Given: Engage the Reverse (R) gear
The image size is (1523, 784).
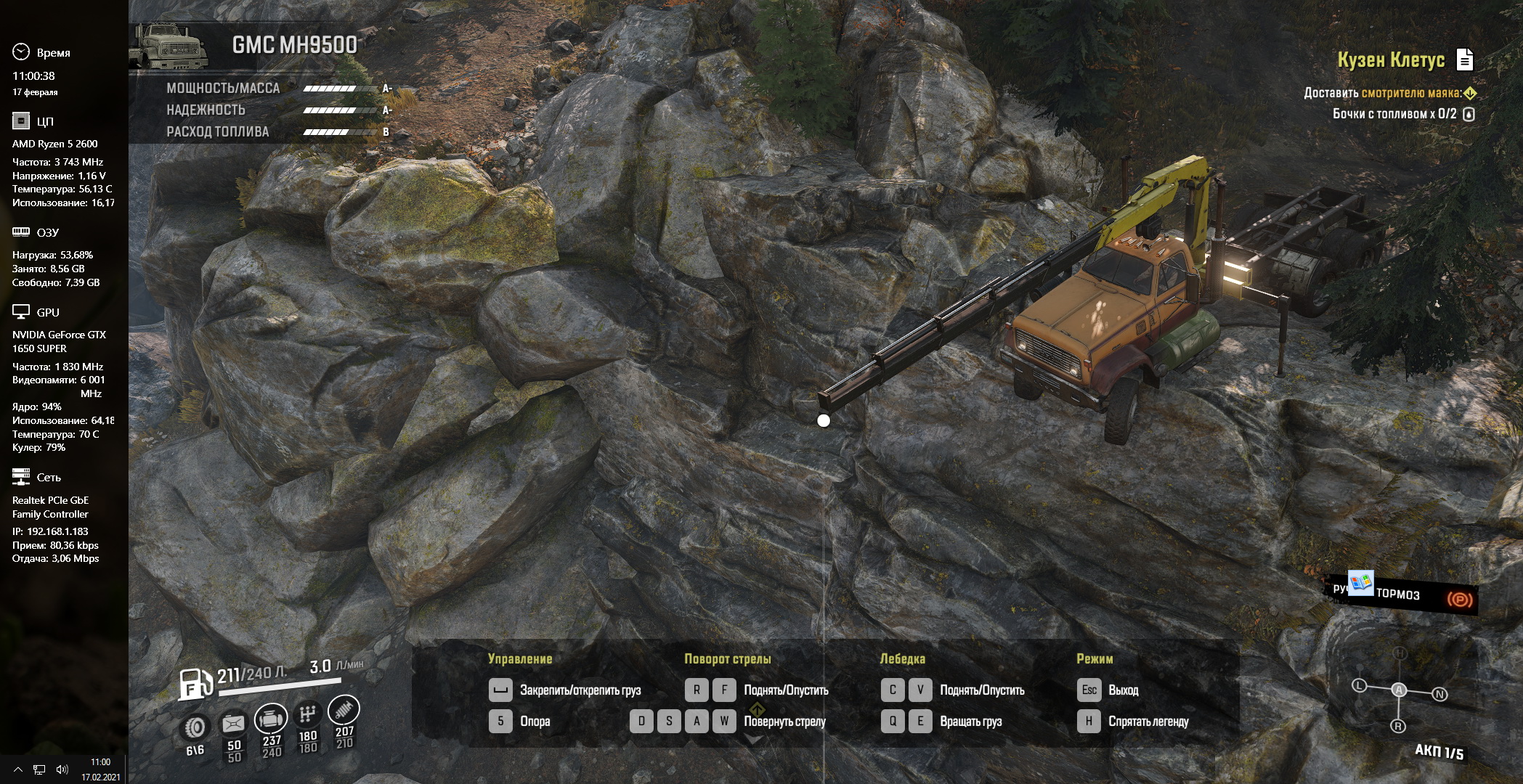Looking at the screenshot, I should [x=1398, y=726].
